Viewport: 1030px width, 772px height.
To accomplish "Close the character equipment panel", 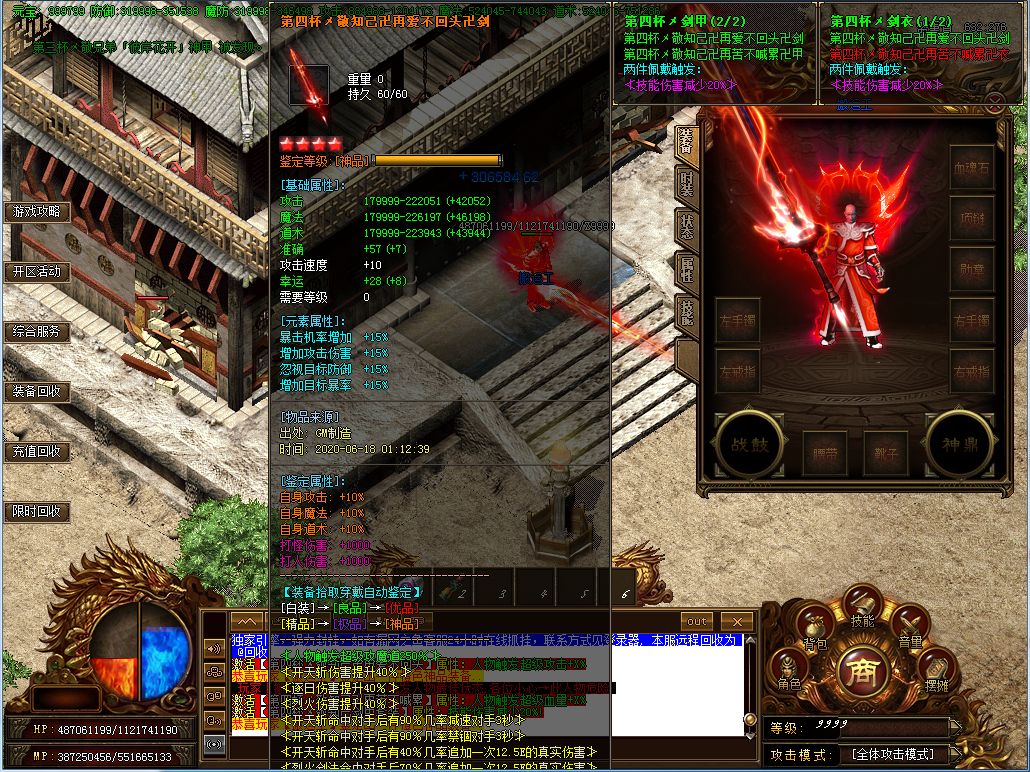I will pos(994,101).
